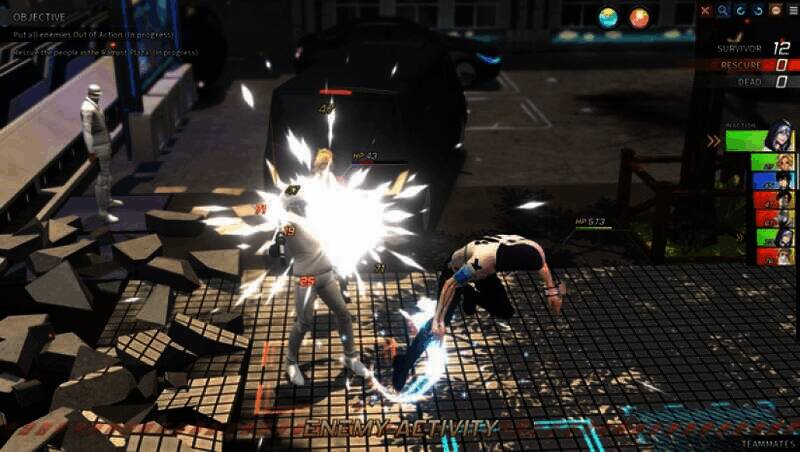This screenshot has width=800, height=452.
Task: Click the Objective tracker header
Action: click(40, 17)
